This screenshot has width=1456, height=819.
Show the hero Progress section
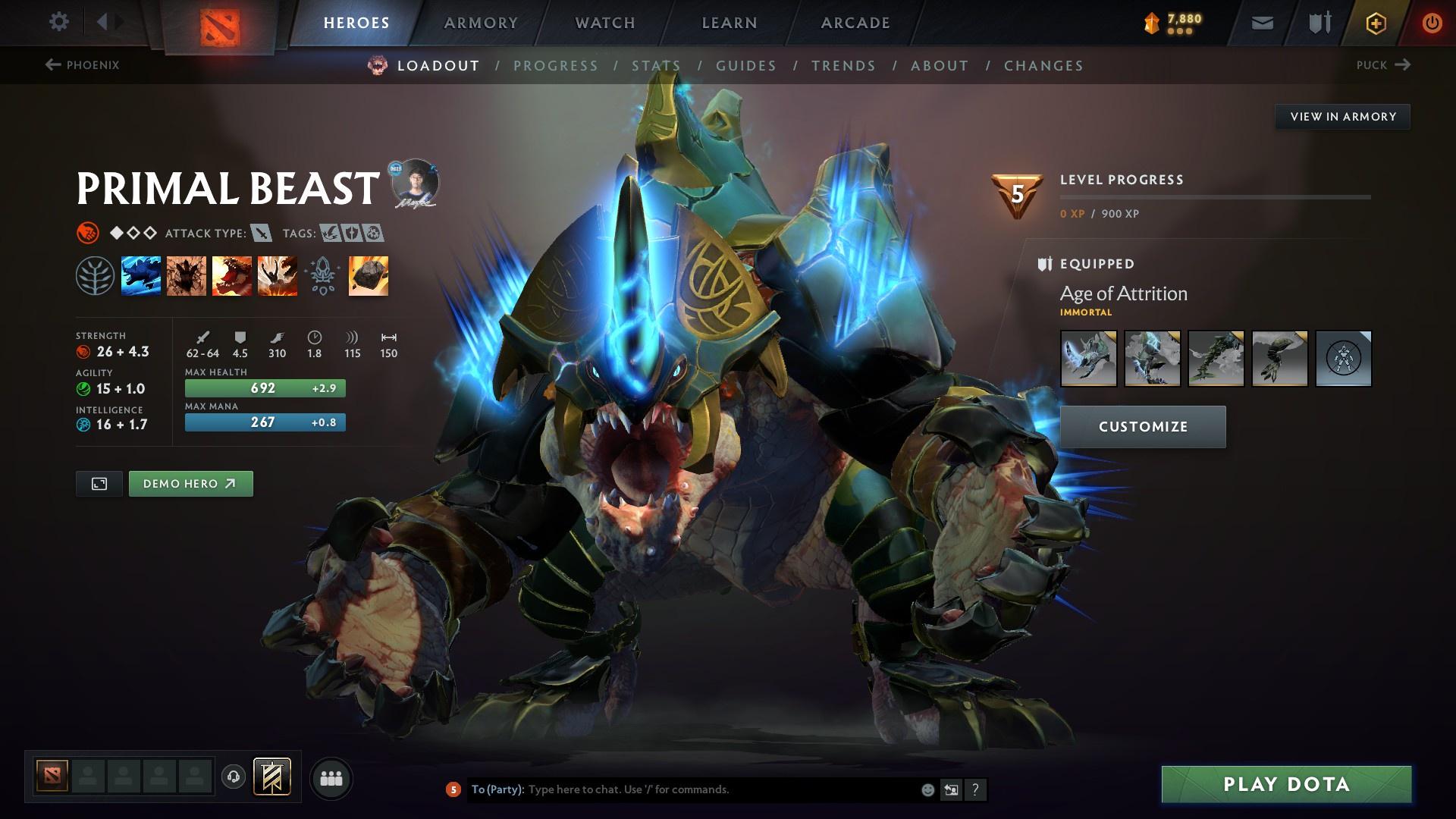(556, 66)
